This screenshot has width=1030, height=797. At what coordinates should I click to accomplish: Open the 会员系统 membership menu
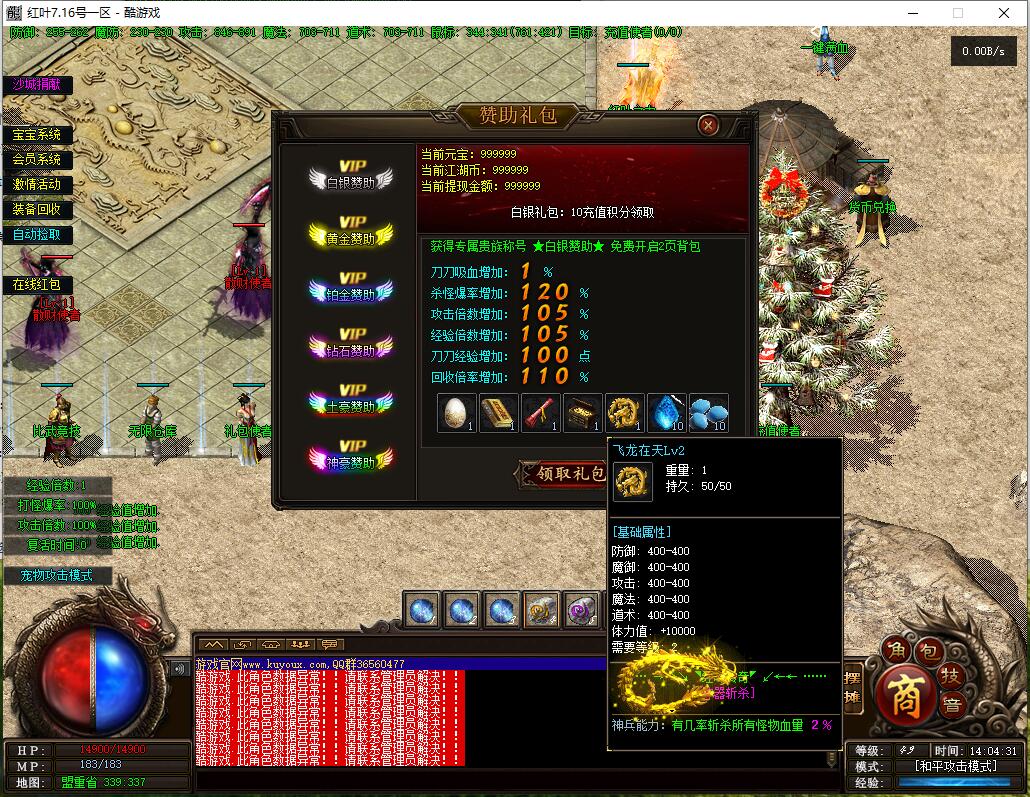[37, 160]
